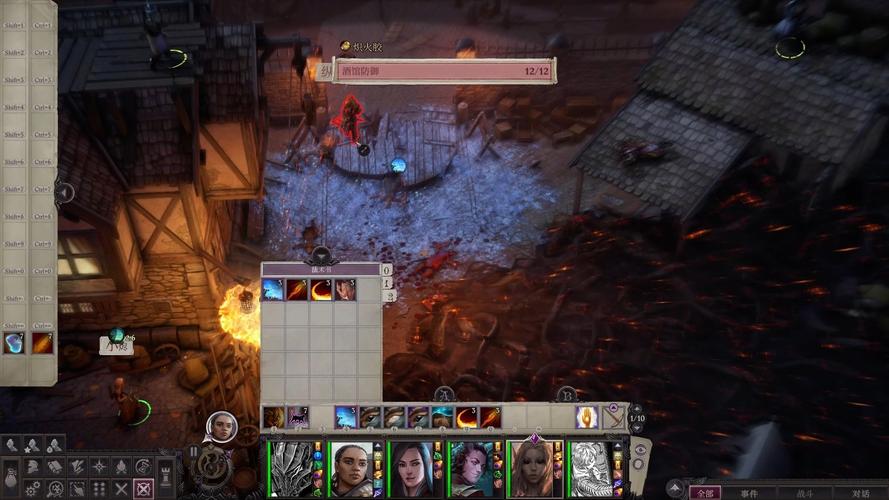Activate the glowing golden hand ability

tap(586, 417)
